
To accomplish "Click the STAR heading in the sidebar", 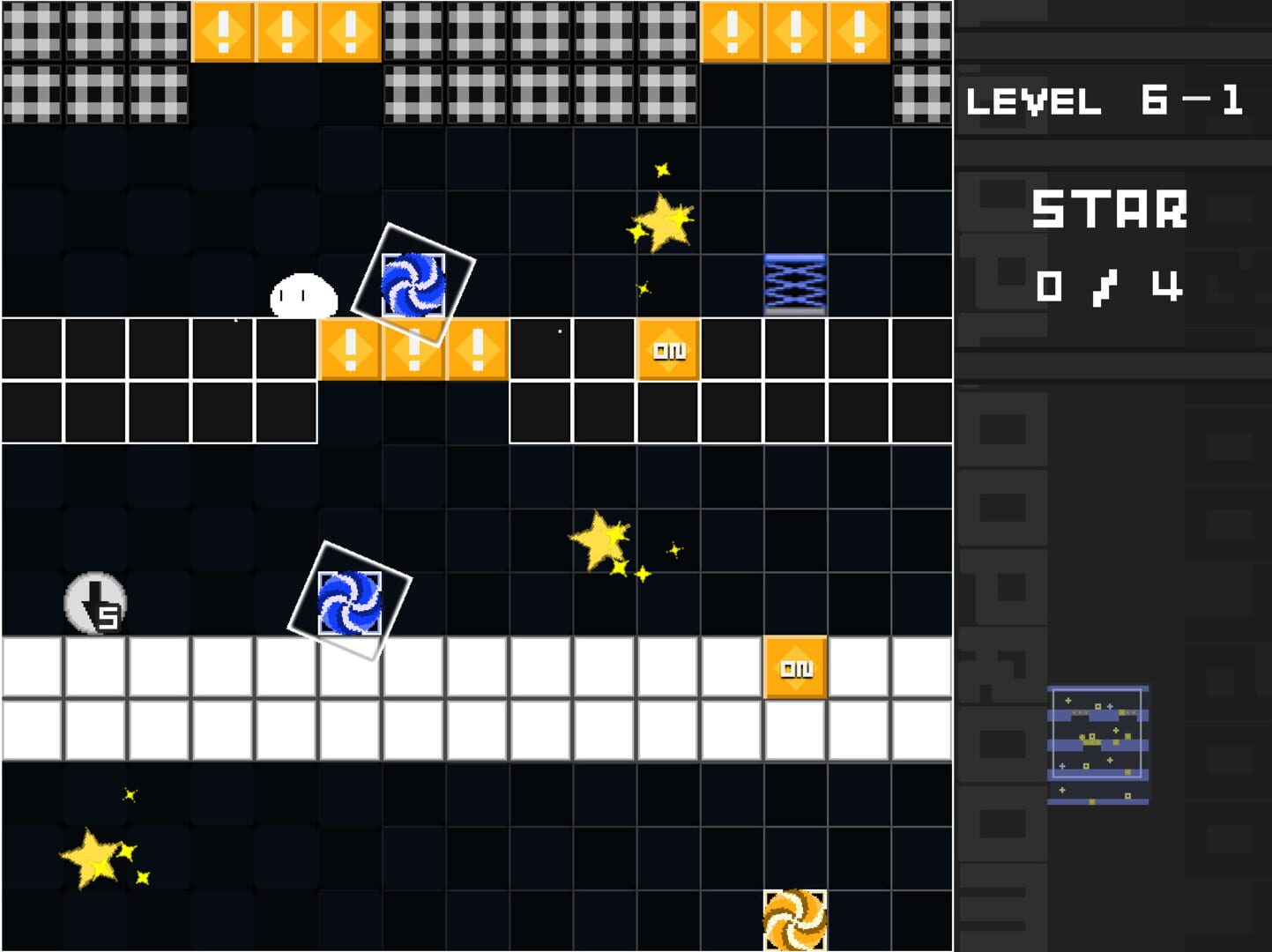I will [1109, 212].
